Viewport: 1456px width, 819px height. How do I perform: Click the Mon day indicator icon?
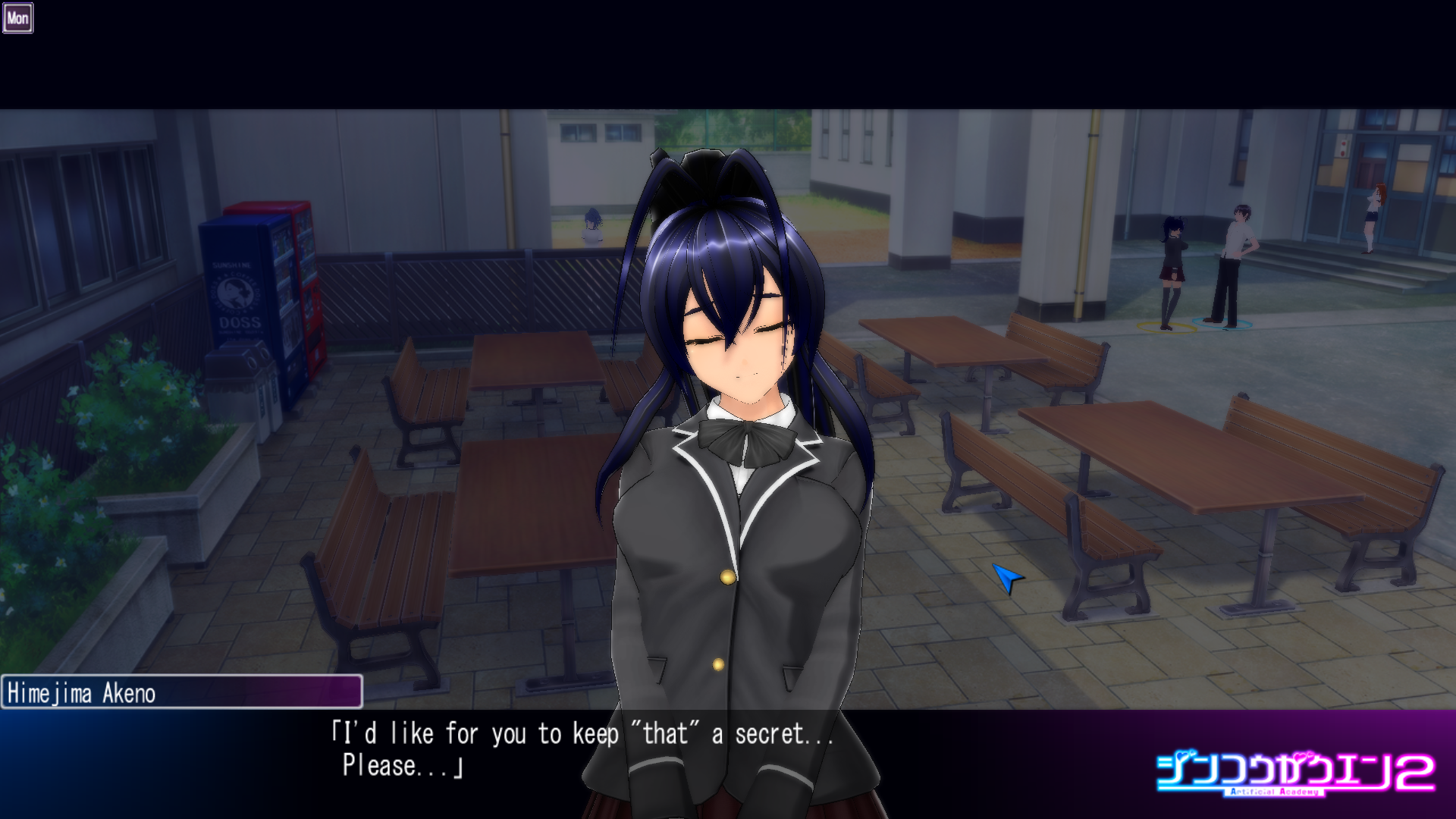click(17, 18)
